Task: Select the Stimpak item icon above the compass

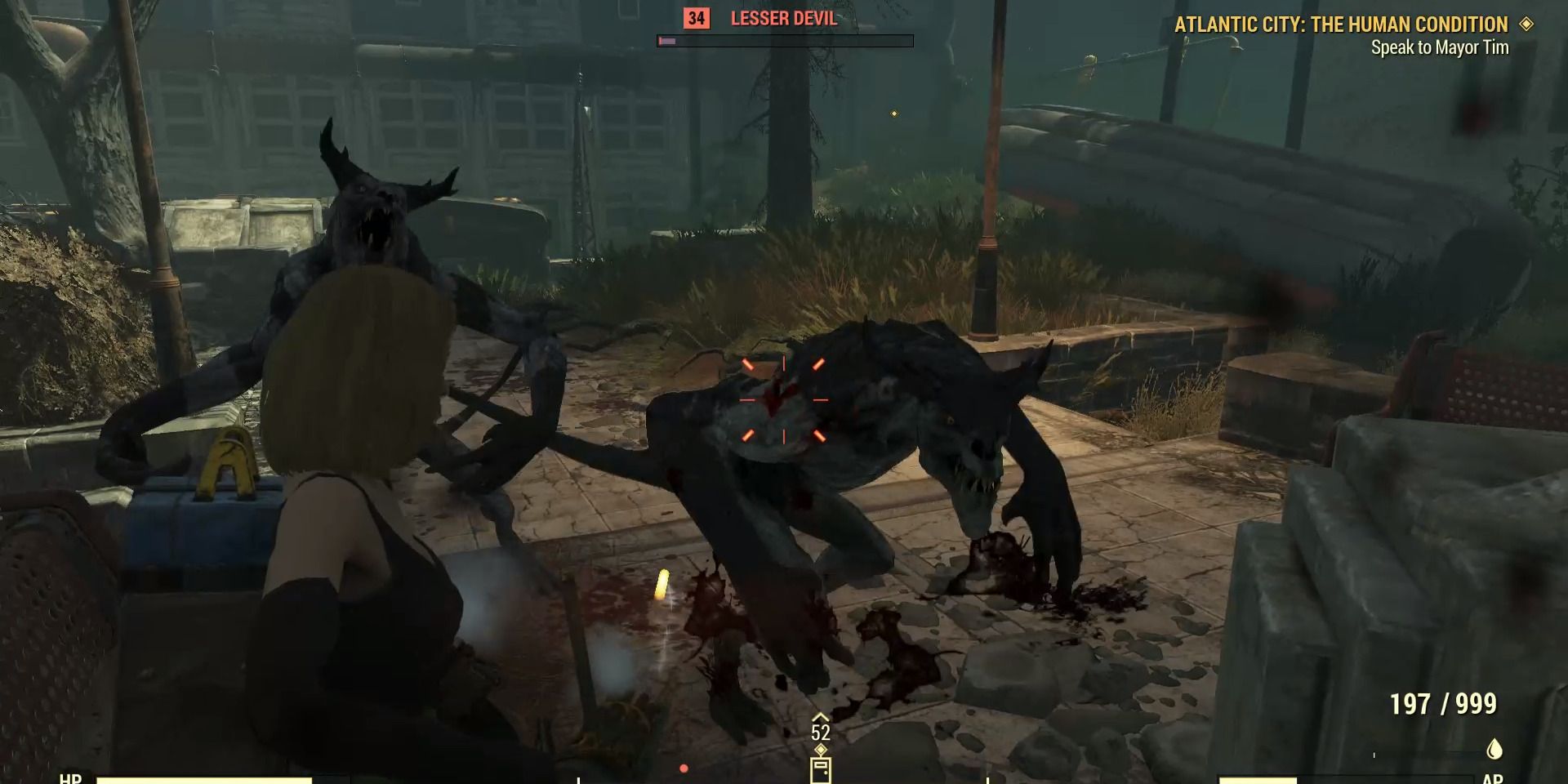Action: [821, 772]
